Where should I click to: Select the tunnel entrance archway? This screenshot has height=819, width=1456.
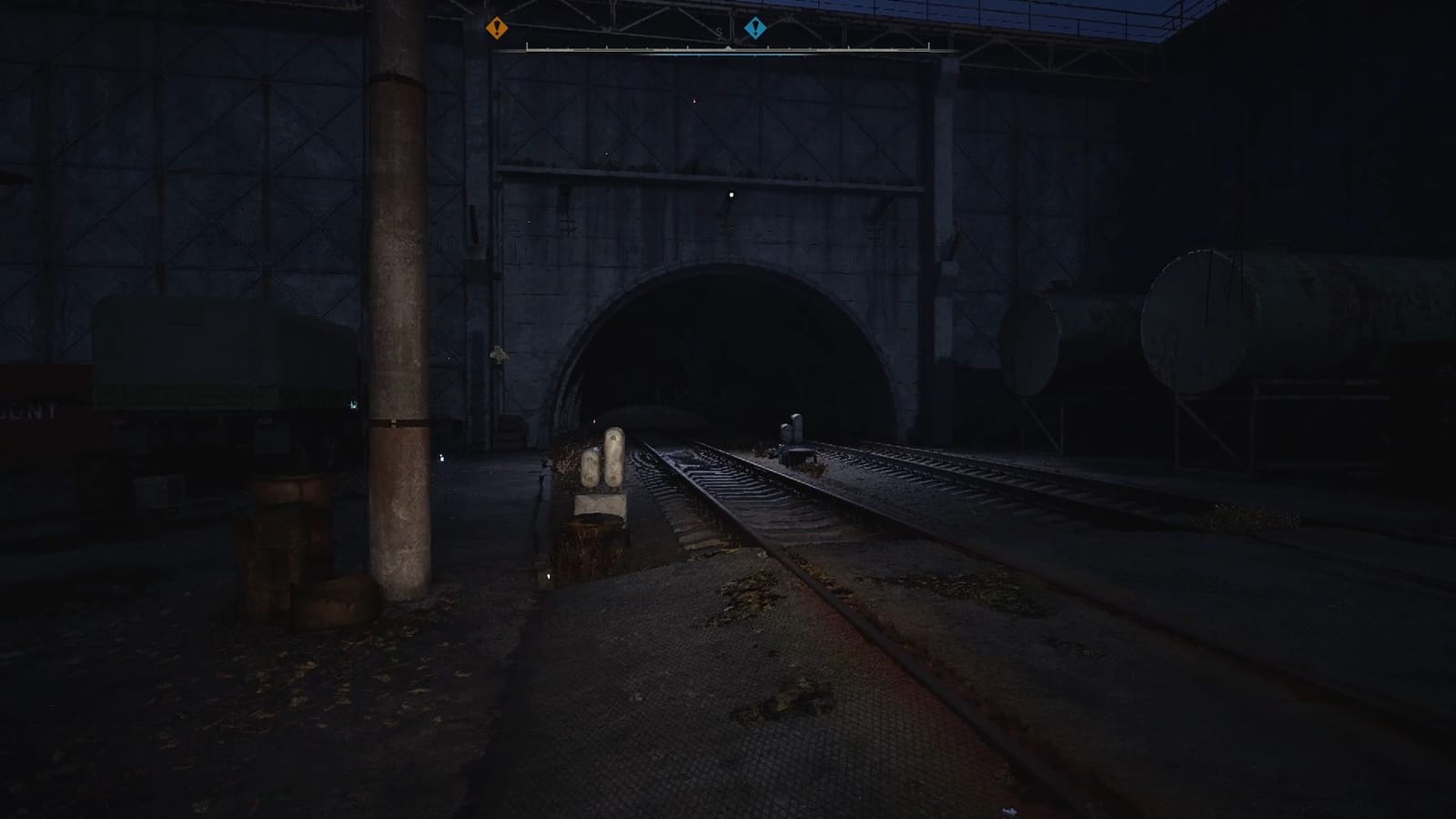point(728,346)
